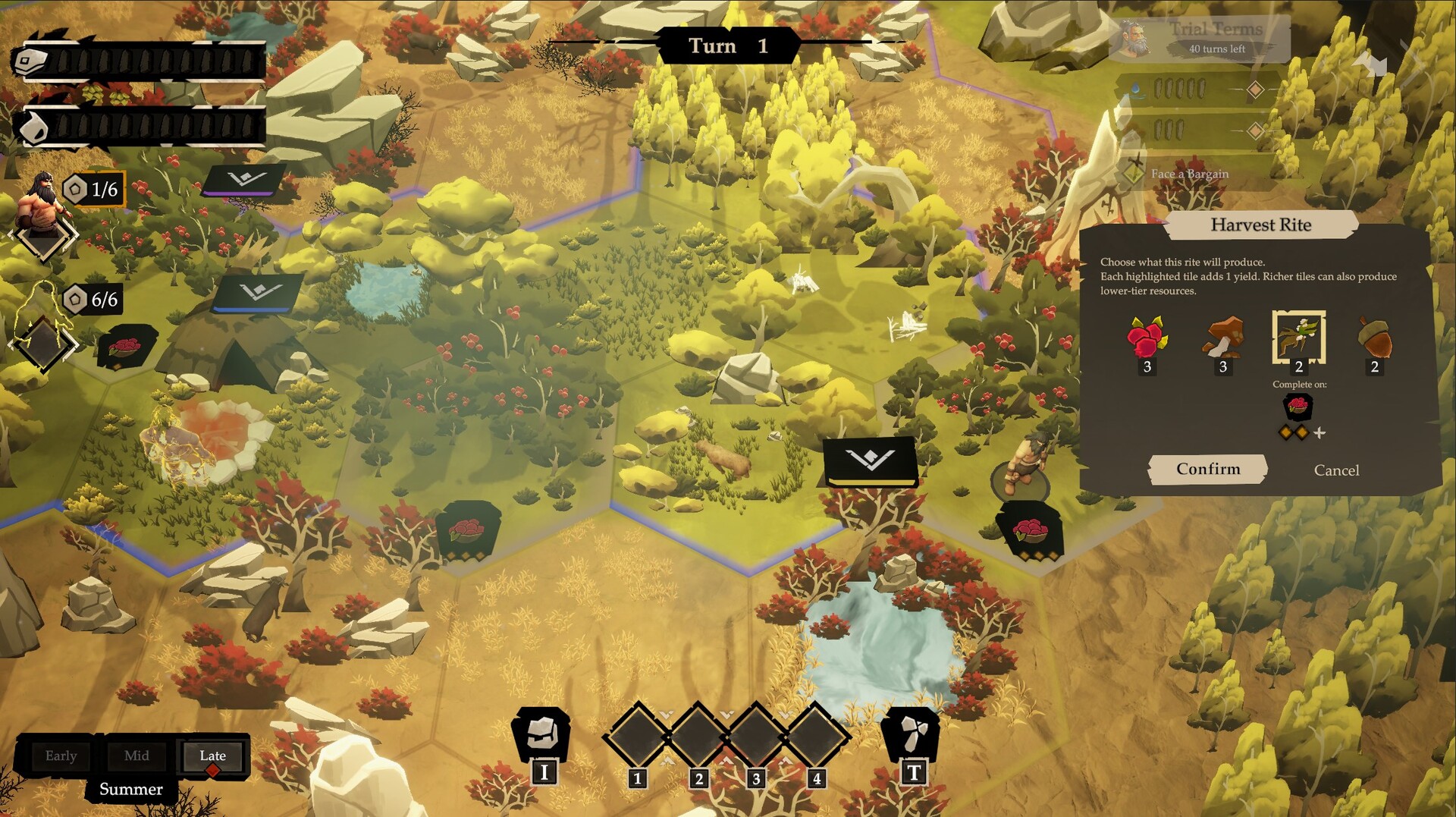Choose red berries as rite yield
The image size is (1456, 817).
click(1147, 339)
